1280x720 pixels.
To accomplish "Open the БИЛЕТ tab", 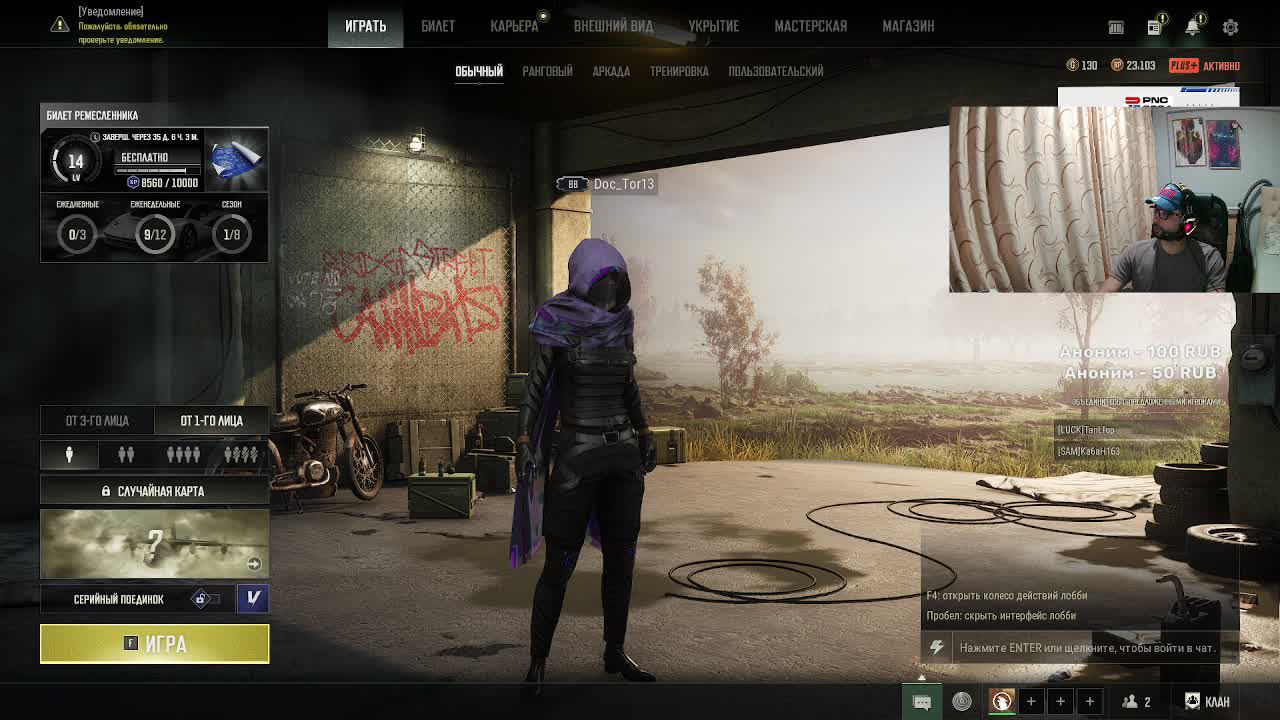I will pos(438,26).
